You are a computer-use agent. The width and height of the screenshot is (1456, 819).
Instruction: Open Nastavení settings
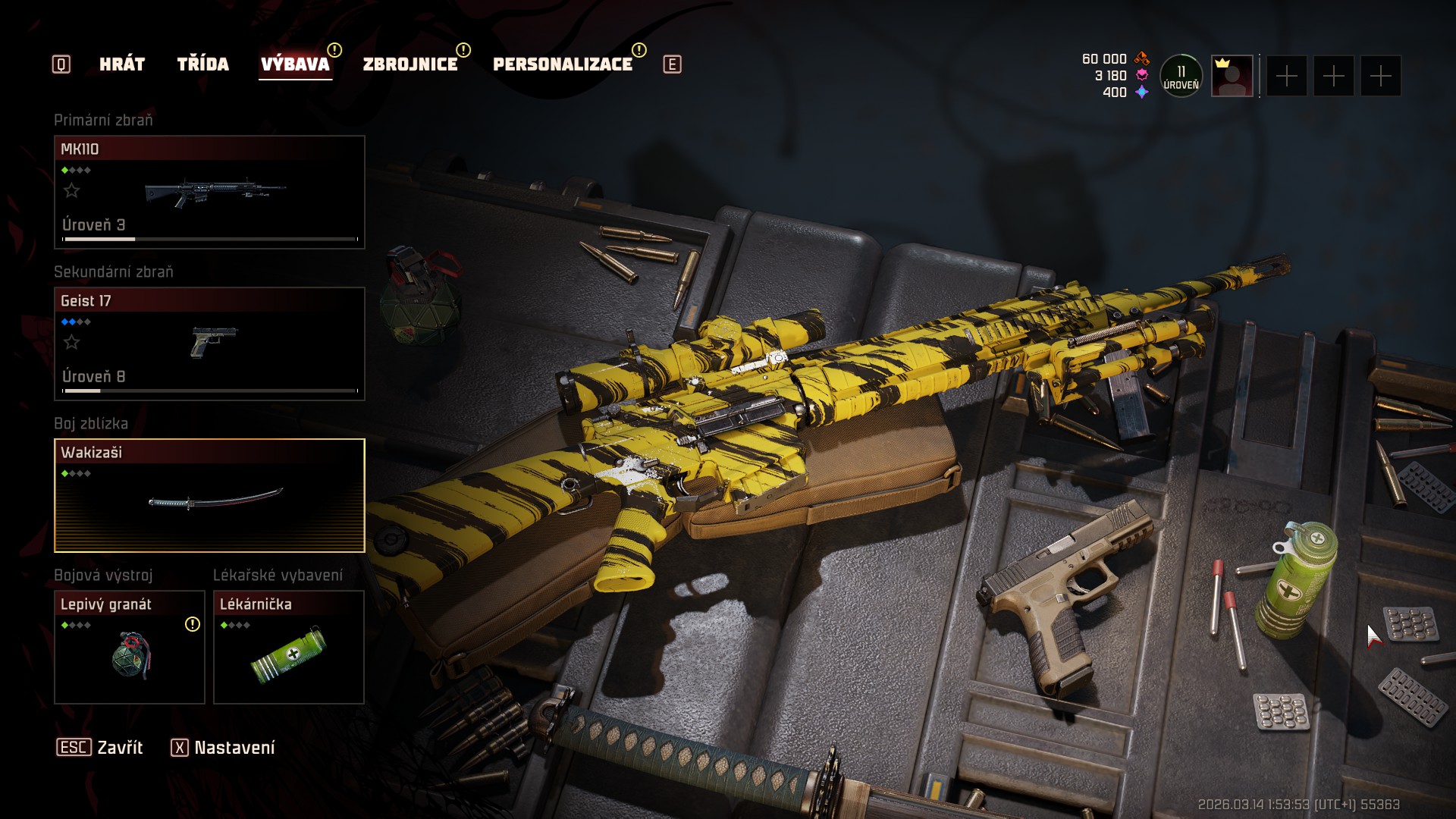[223, 748]
